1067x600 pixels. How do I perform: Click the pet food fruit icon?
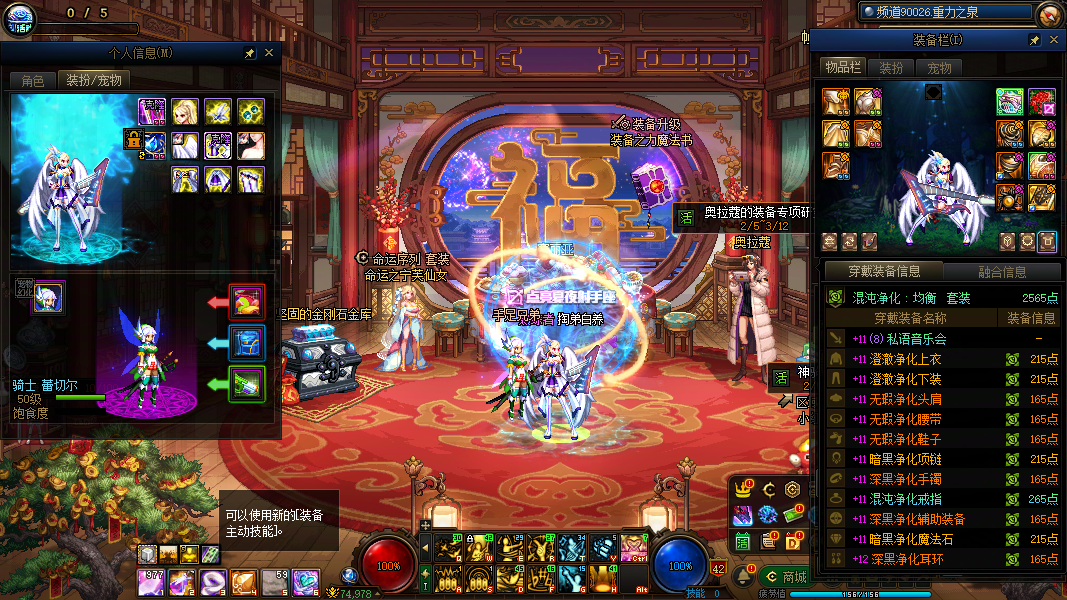246,301
